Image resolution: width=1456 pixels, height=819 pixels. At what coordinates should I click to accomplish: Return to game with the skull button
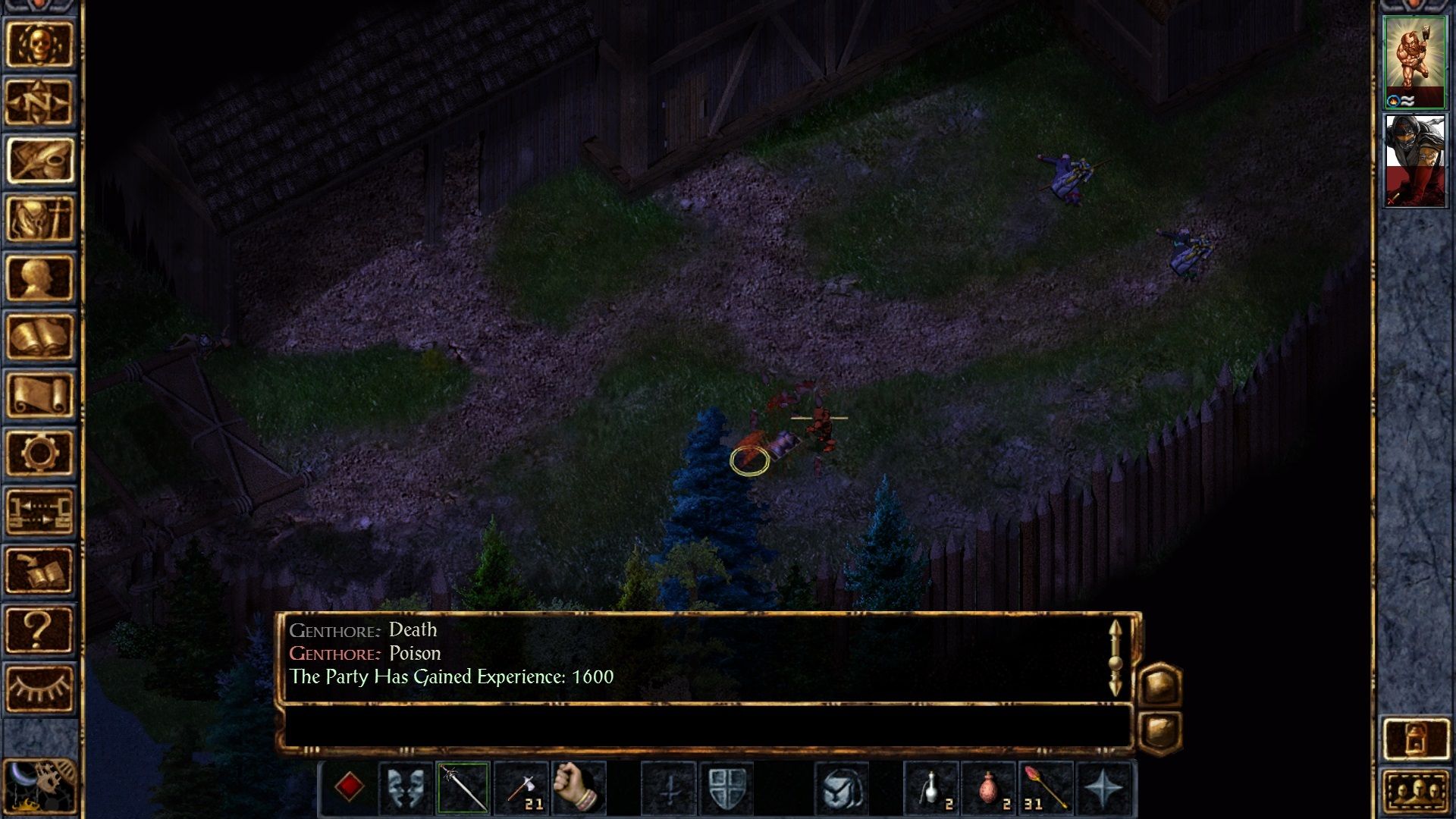[39, 43]
